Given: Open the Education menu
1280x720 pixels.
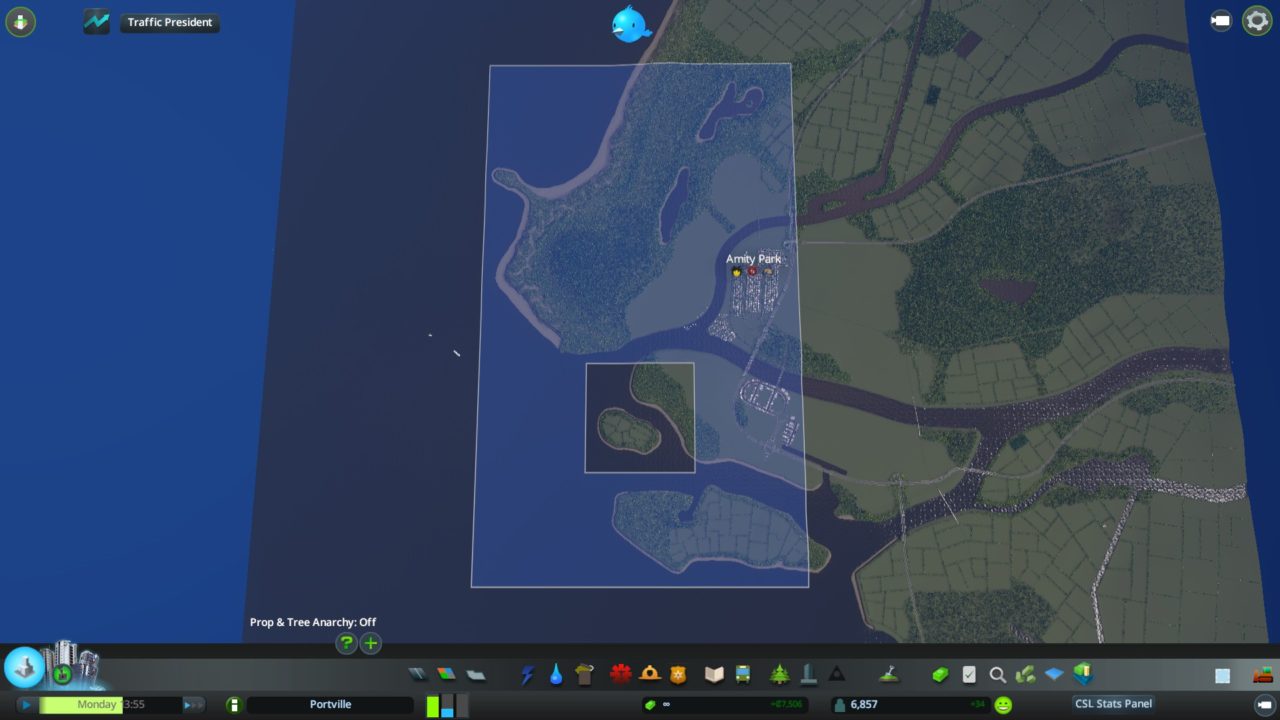Looking at the screenshot, I should pos(714,673).
